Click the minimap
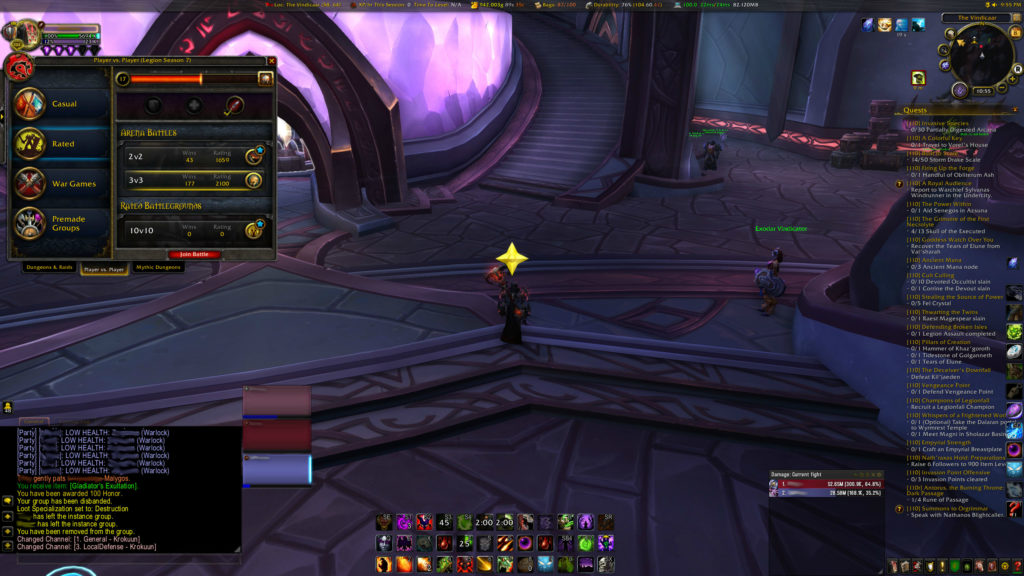 pyautogui.click(x=980, y=57)
